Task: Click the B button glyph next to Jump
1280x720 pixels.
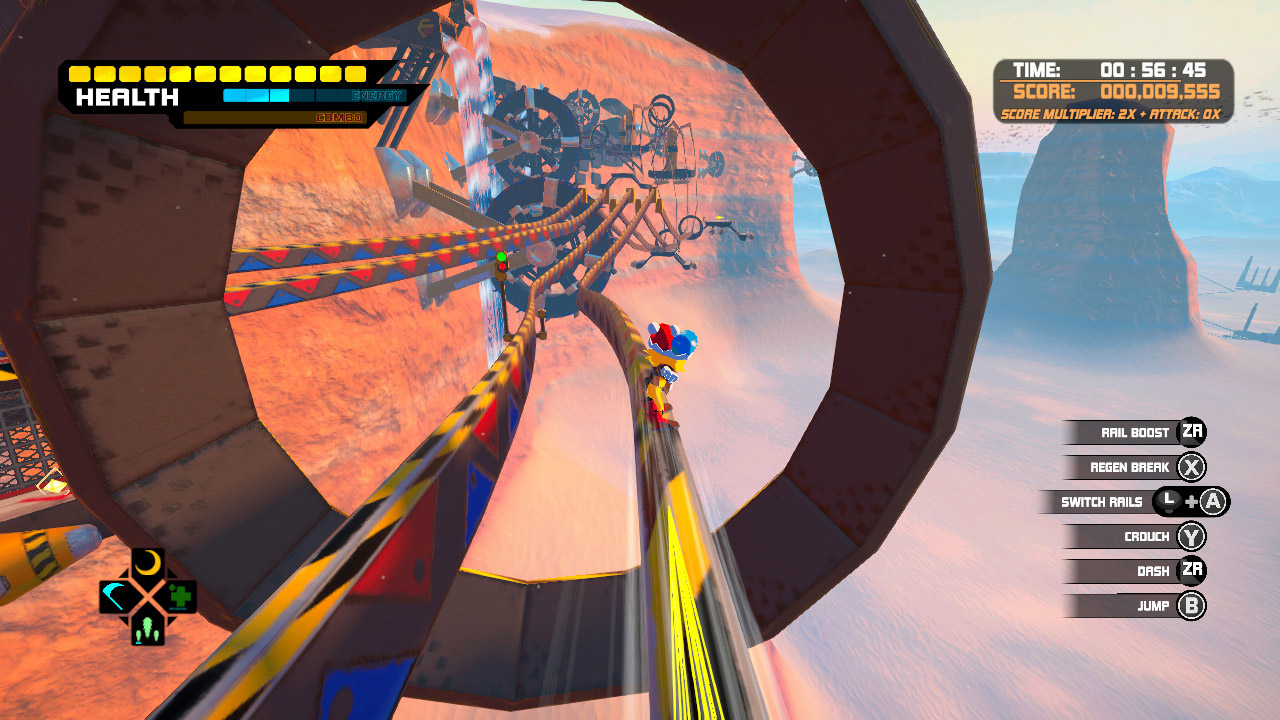Action: (x=1193, y=605)
